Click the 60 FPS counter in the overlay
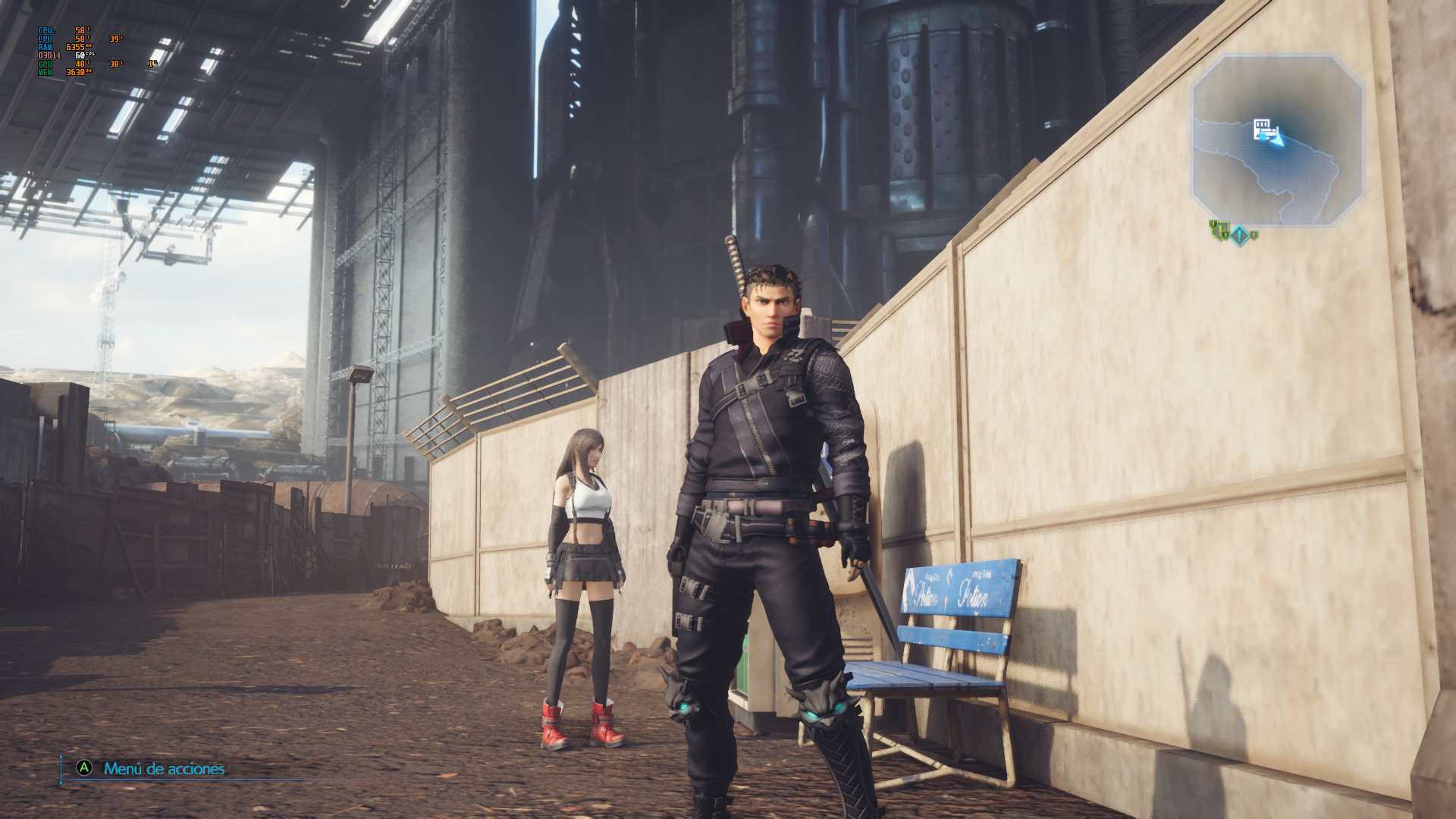Screen dimensions: 1456x819 point(80,55)
